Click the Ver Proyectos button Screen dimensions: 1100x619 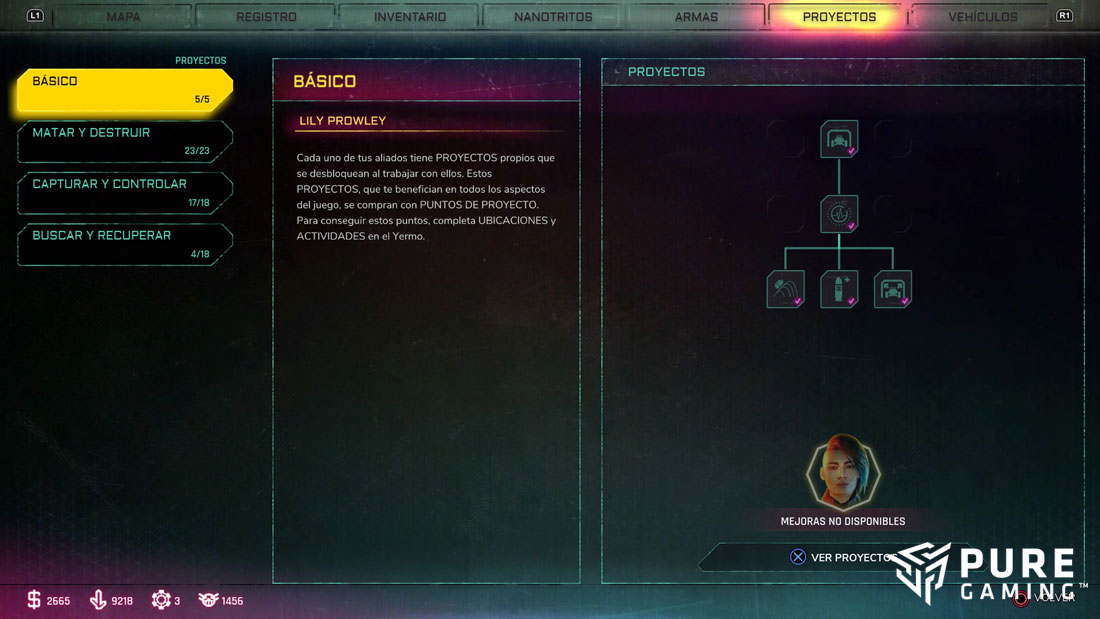coord(842,557)
